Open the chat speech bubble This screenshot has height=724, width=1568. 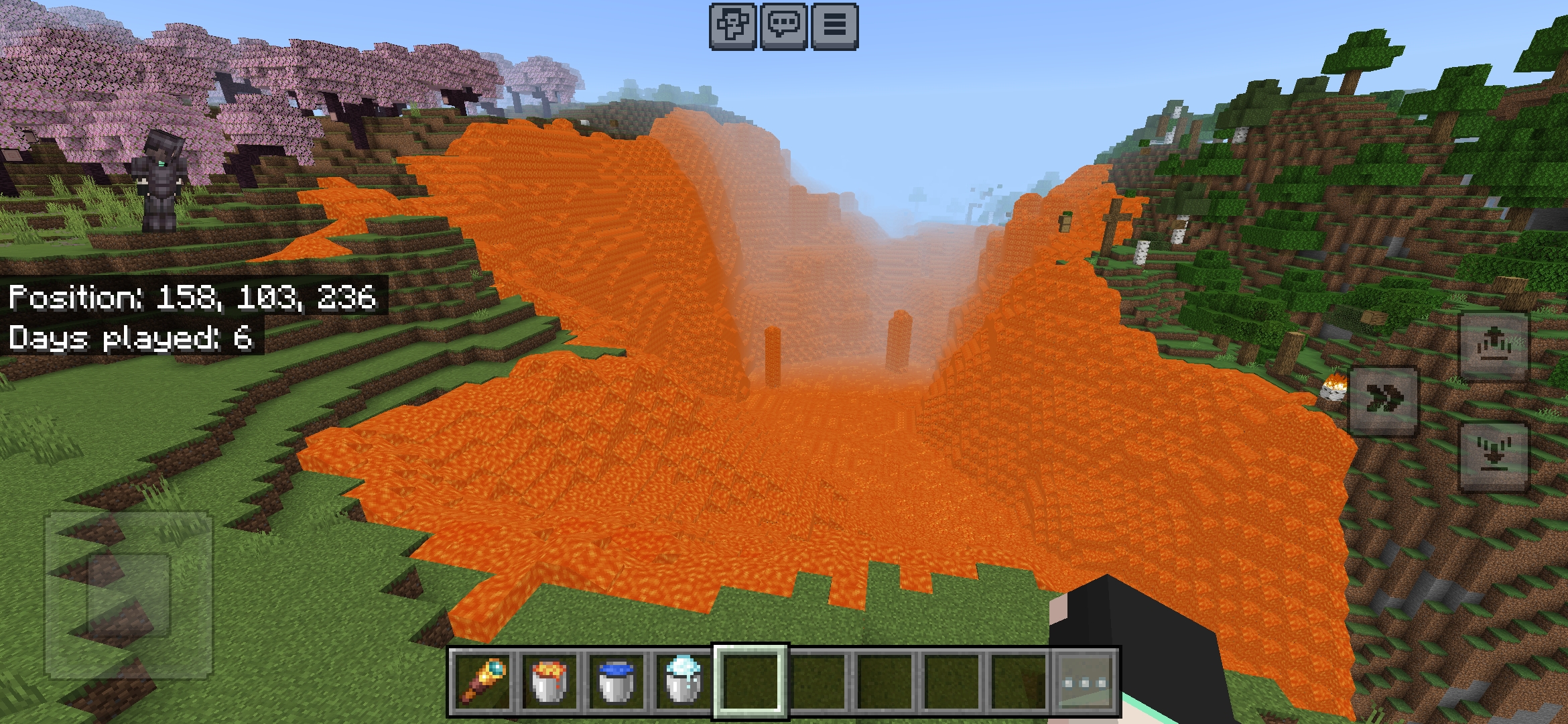[783, 25]
